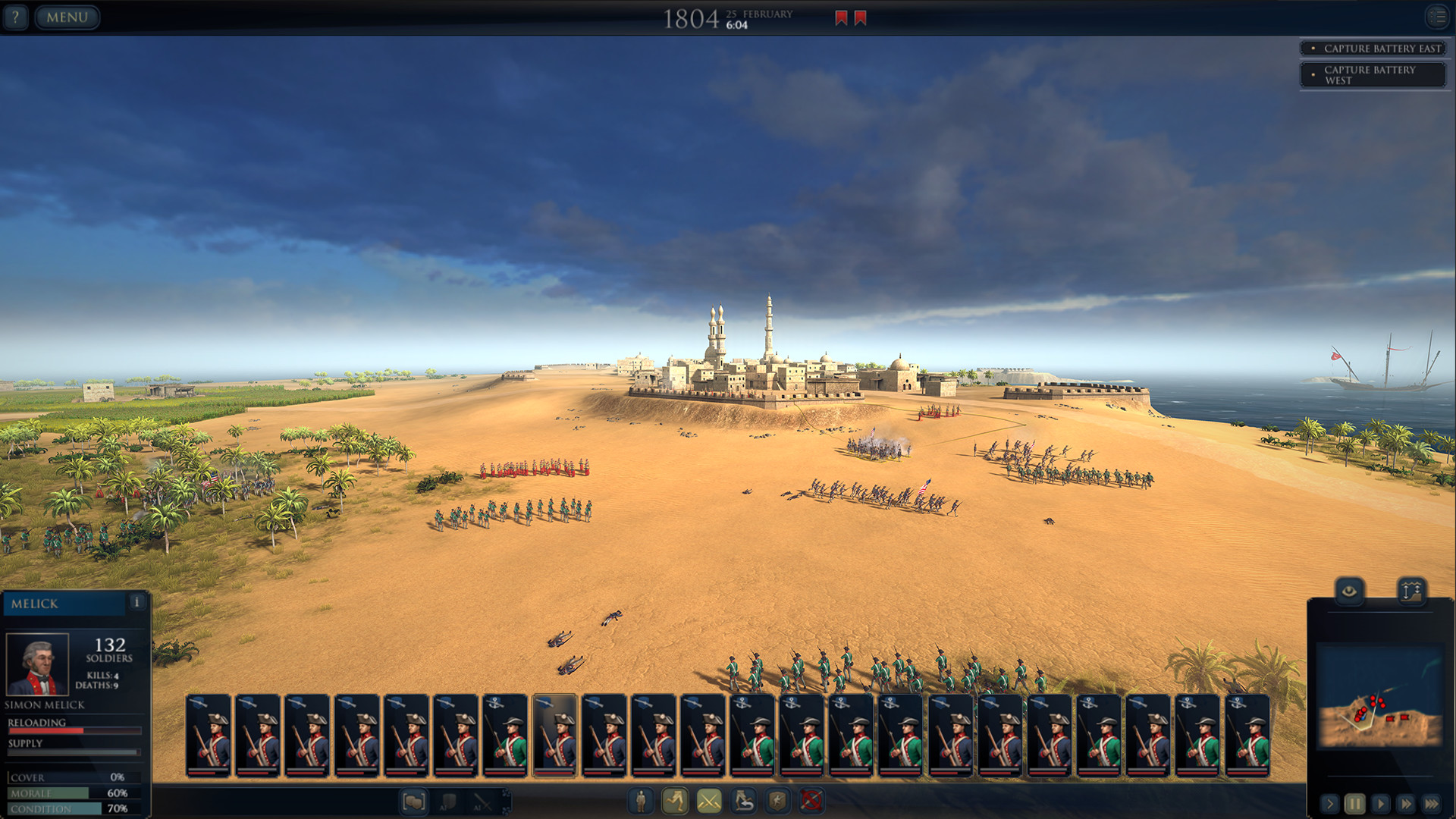Toggle the run movement order

coord(675,801)
